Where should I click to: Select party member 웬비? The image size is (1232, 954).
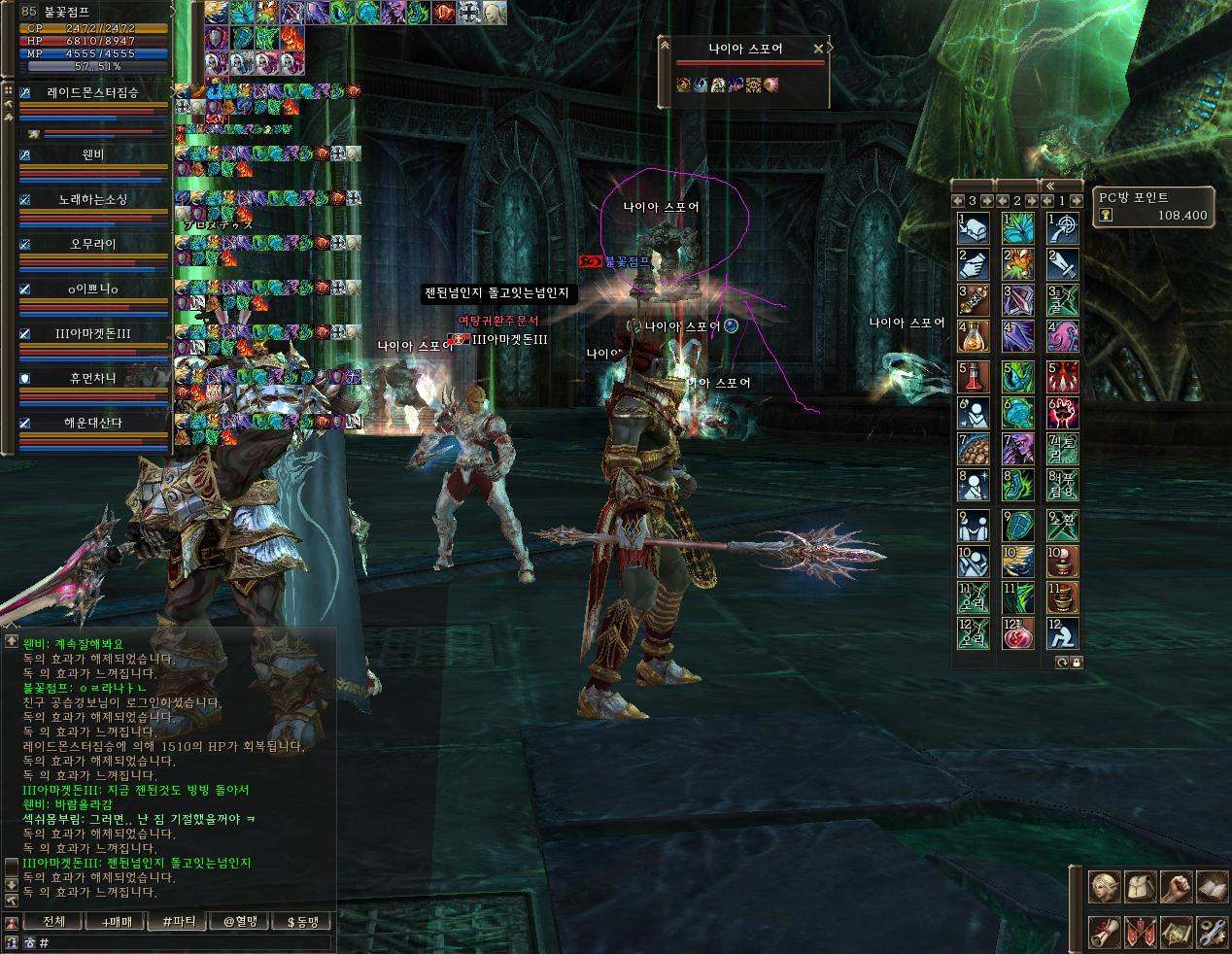click(93, 154)
